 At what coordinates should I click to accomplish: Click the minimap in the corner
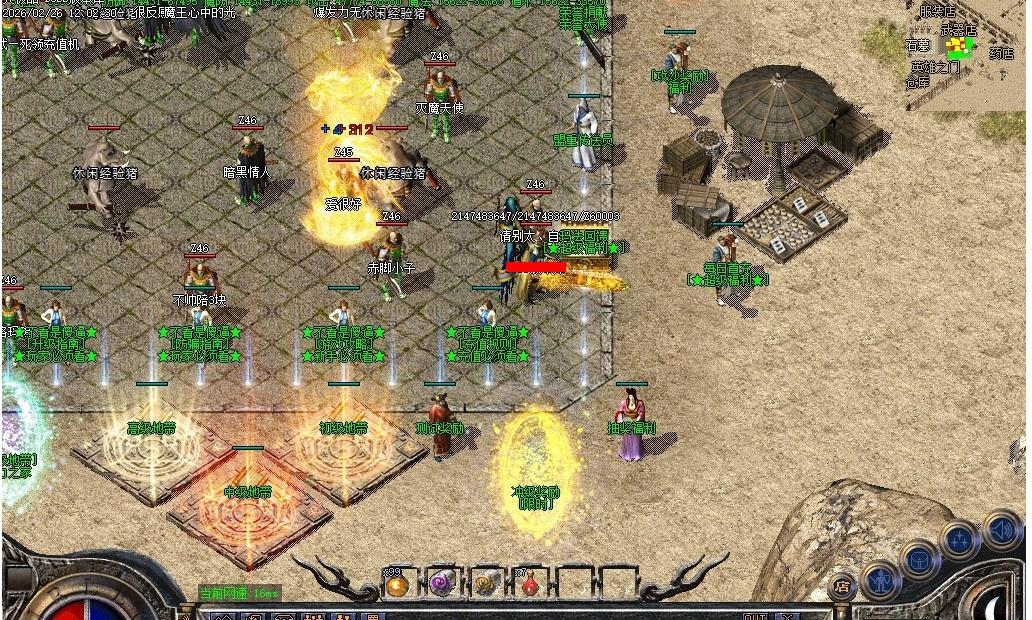click(x=964, y=52)
